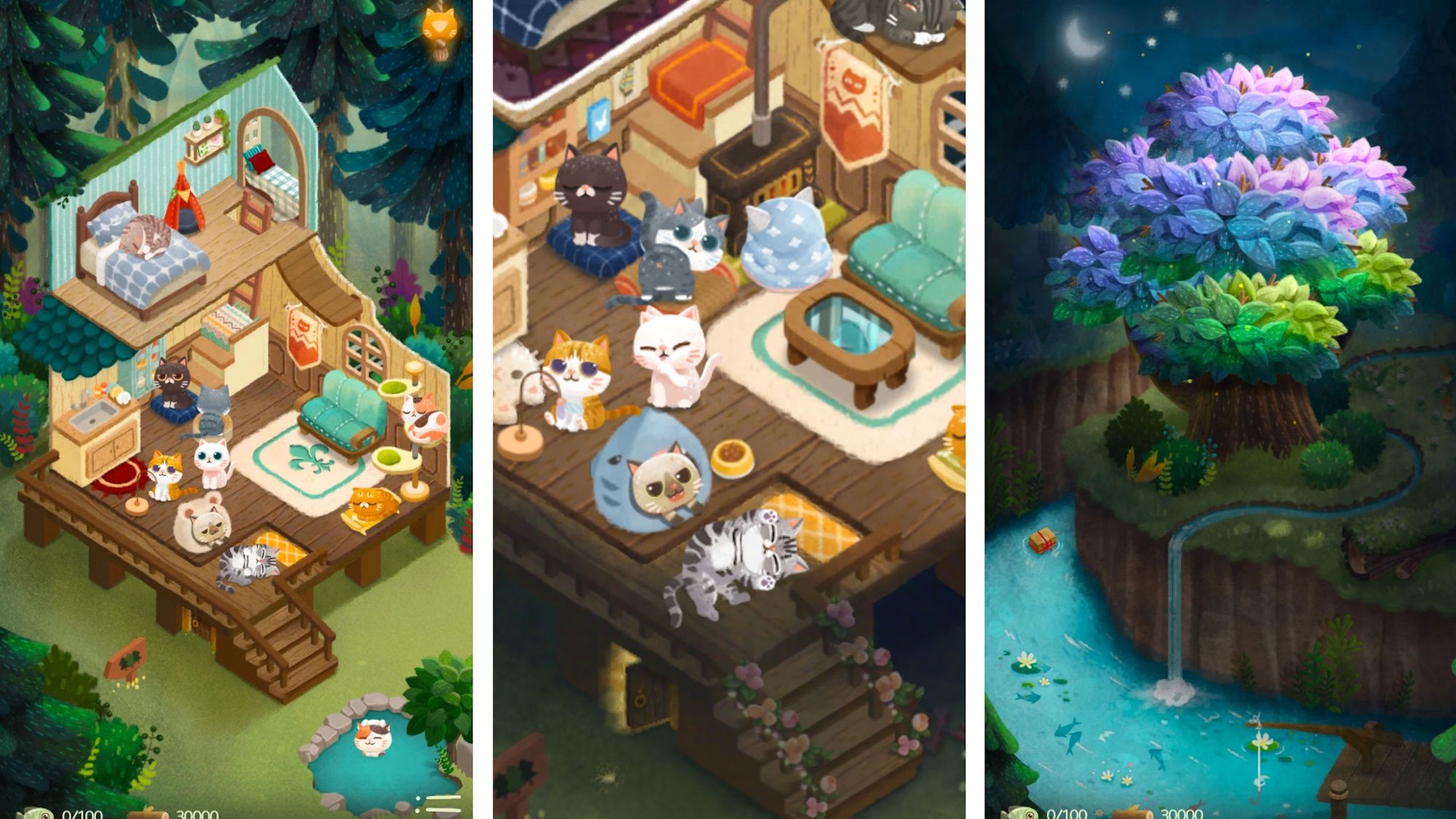
Task: Tap the 30000 wood counter
Action: (x=198, y=814)
